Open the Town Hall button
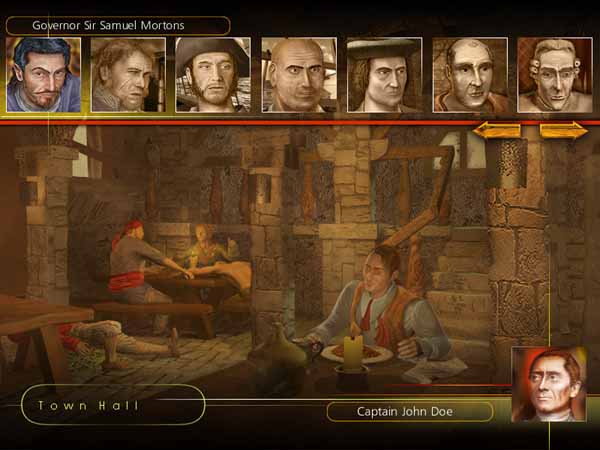Image resolution: width=600 pixels, height=450 pixels. tap(112, 405)
